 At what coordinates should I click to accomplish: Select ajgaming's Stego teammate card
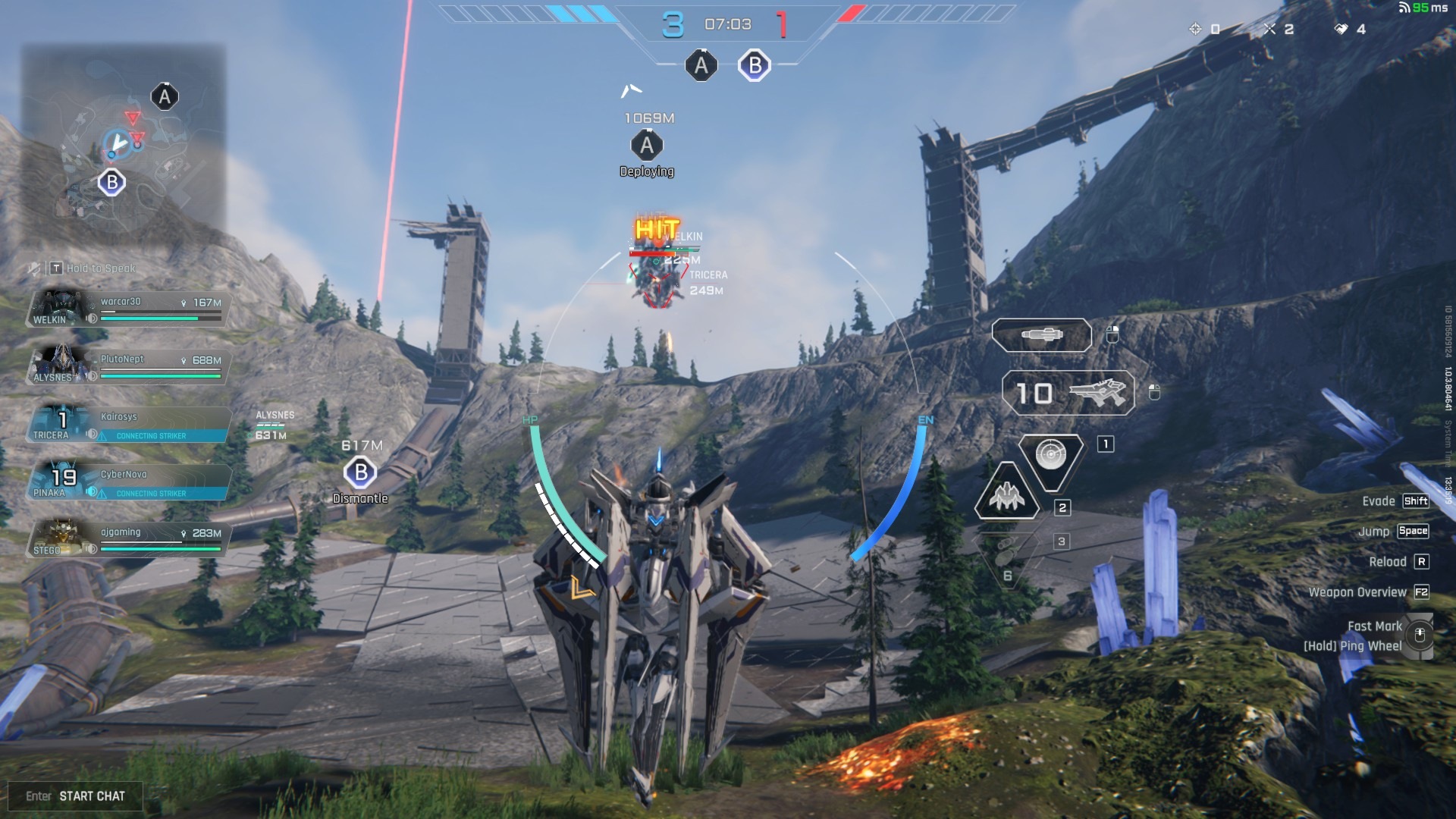pos(127,540)
